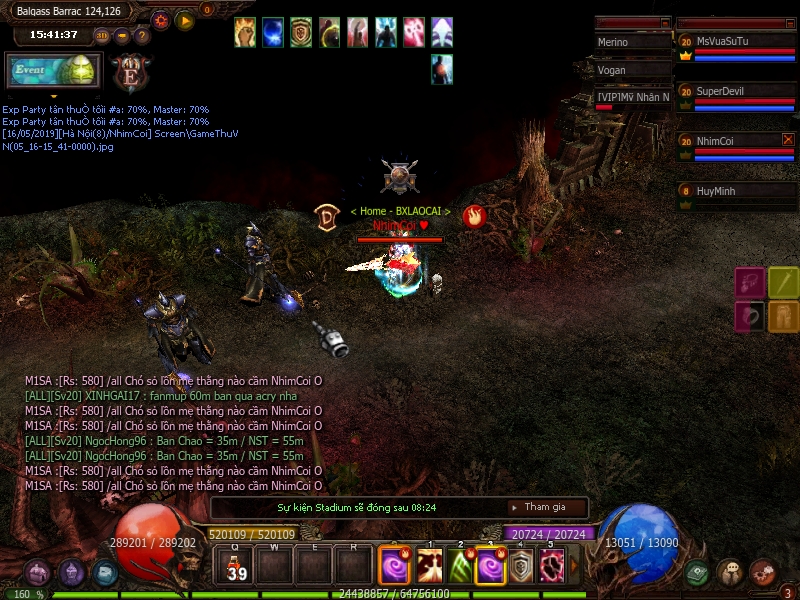Activate the pink swirl skill in slot 5
This screenshot has height=600, width=800.
(x=552, y=567)
